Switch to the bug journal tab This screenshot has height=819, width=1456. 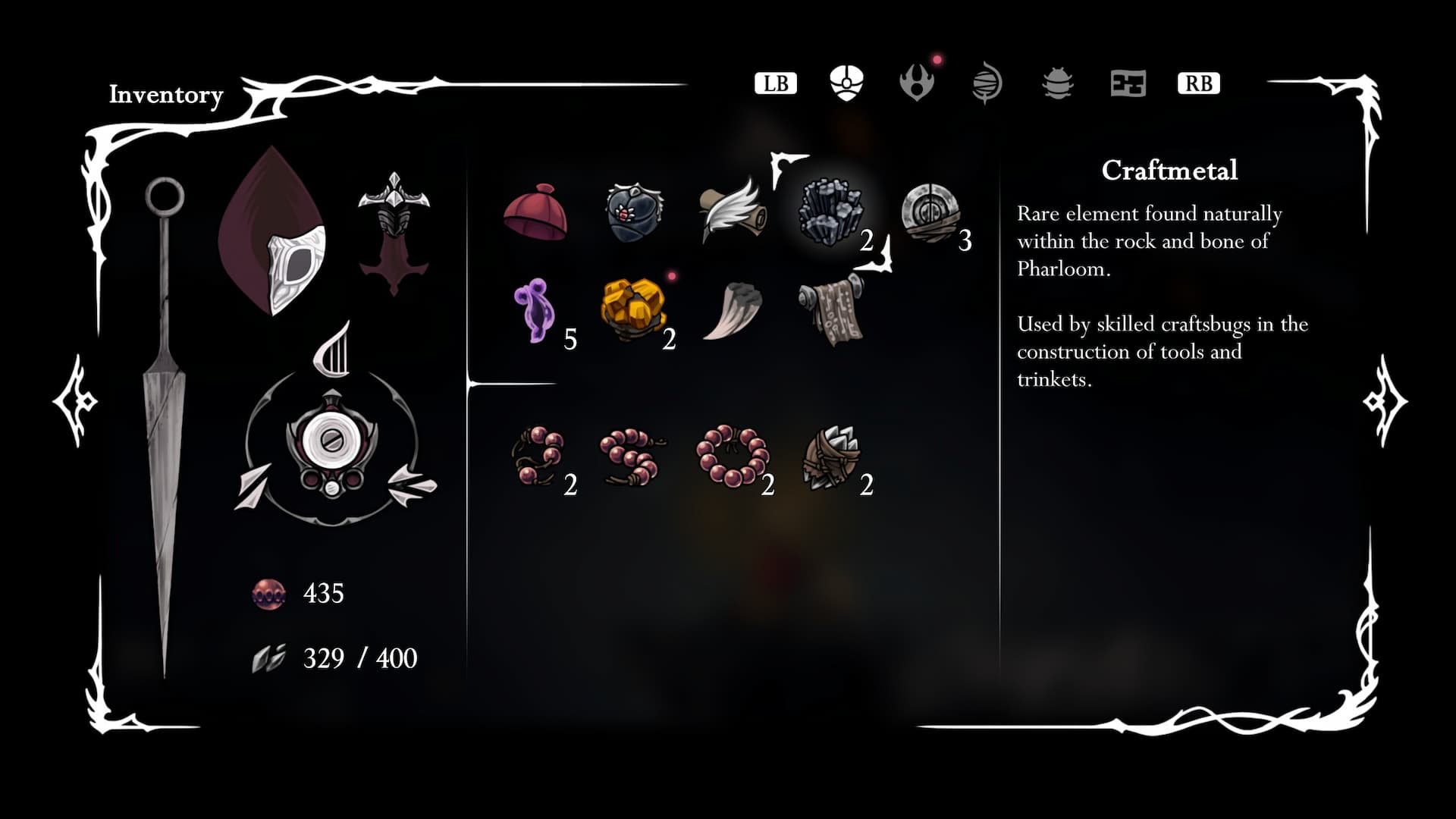click(x=1057, y=83)
